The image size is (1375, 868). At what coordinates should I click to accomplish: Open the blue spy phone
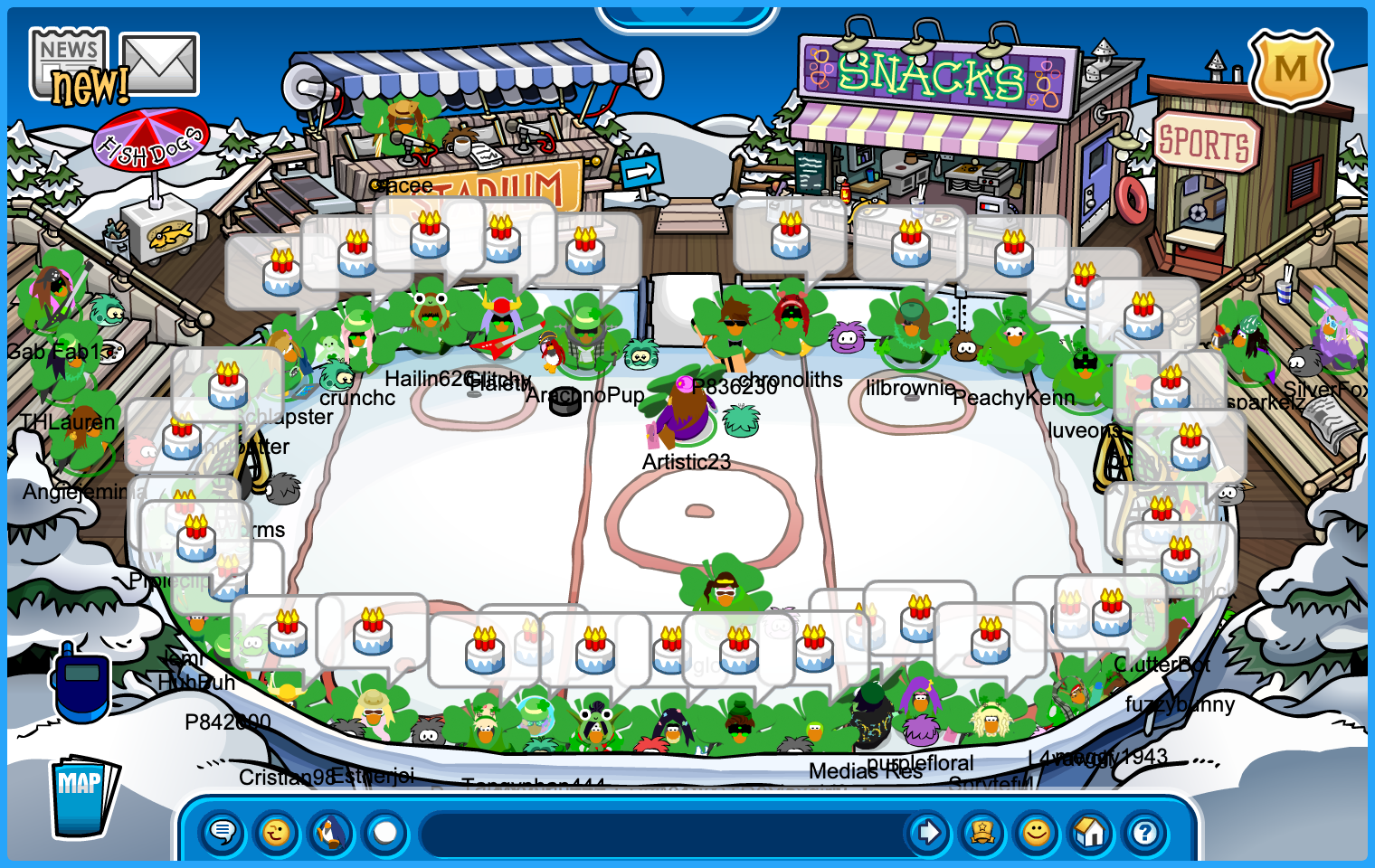[81, 683]
